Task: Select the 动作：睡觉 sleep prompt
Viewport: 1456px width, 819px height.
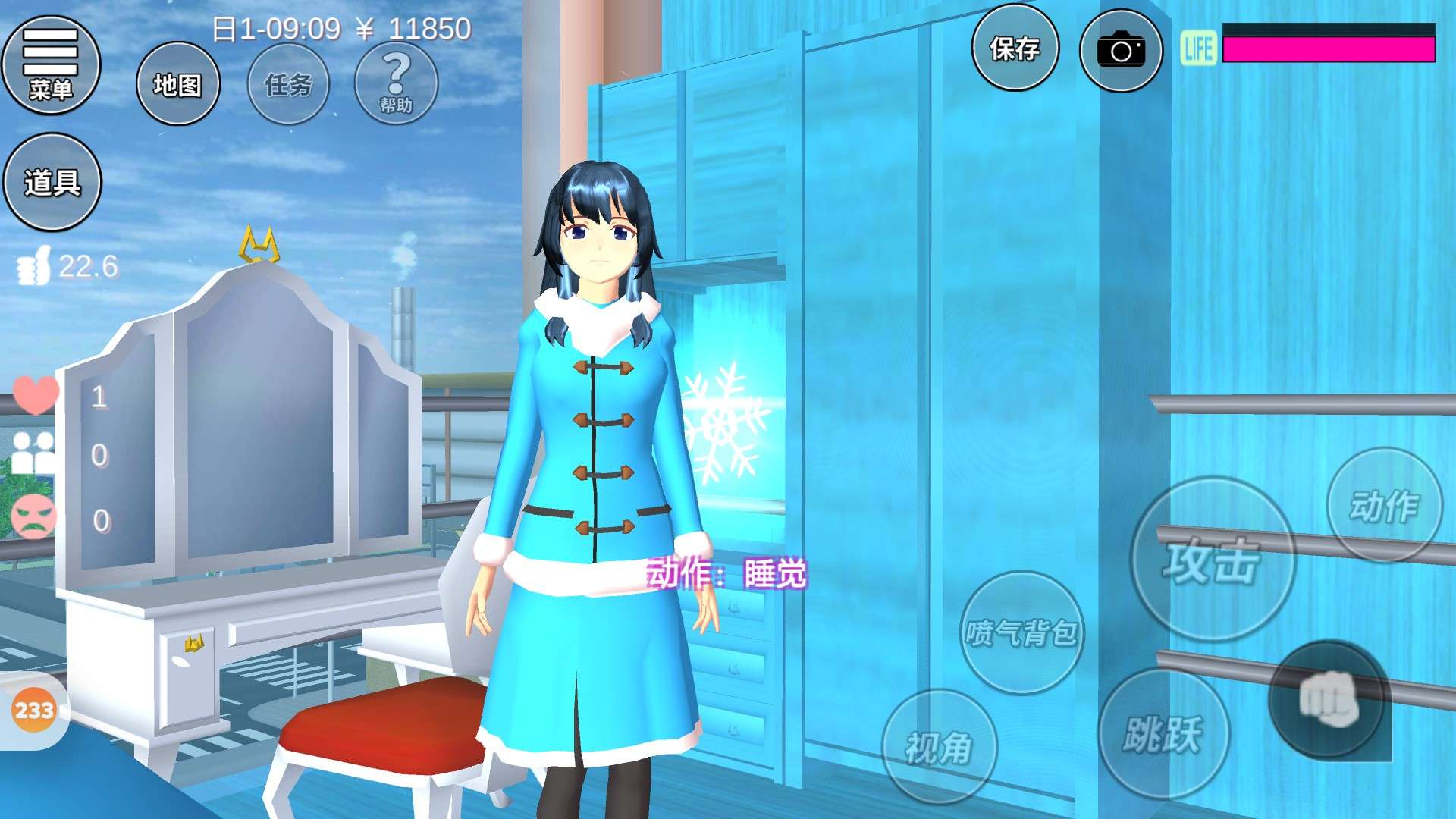Action: [726, 574]
